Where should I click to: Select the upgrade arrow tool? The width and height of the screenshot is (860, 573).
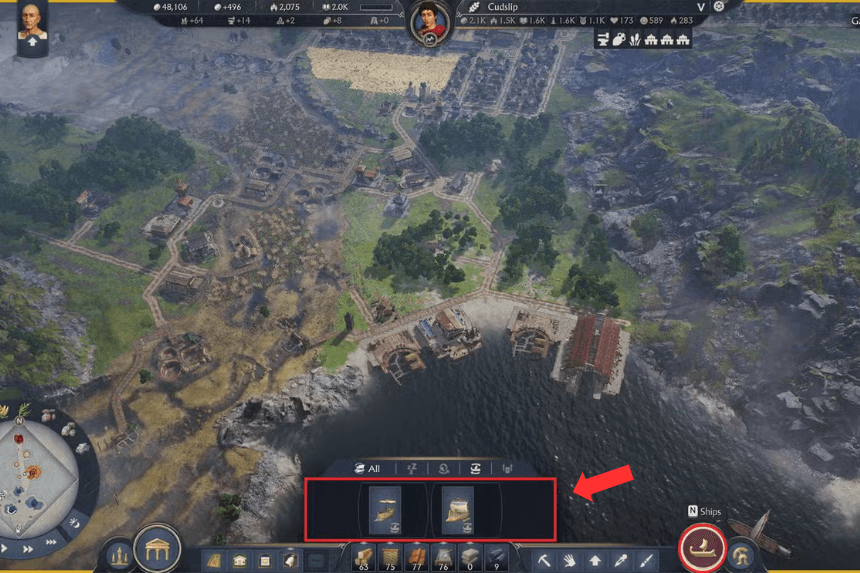pyautogui.click(x=595, y=560)
